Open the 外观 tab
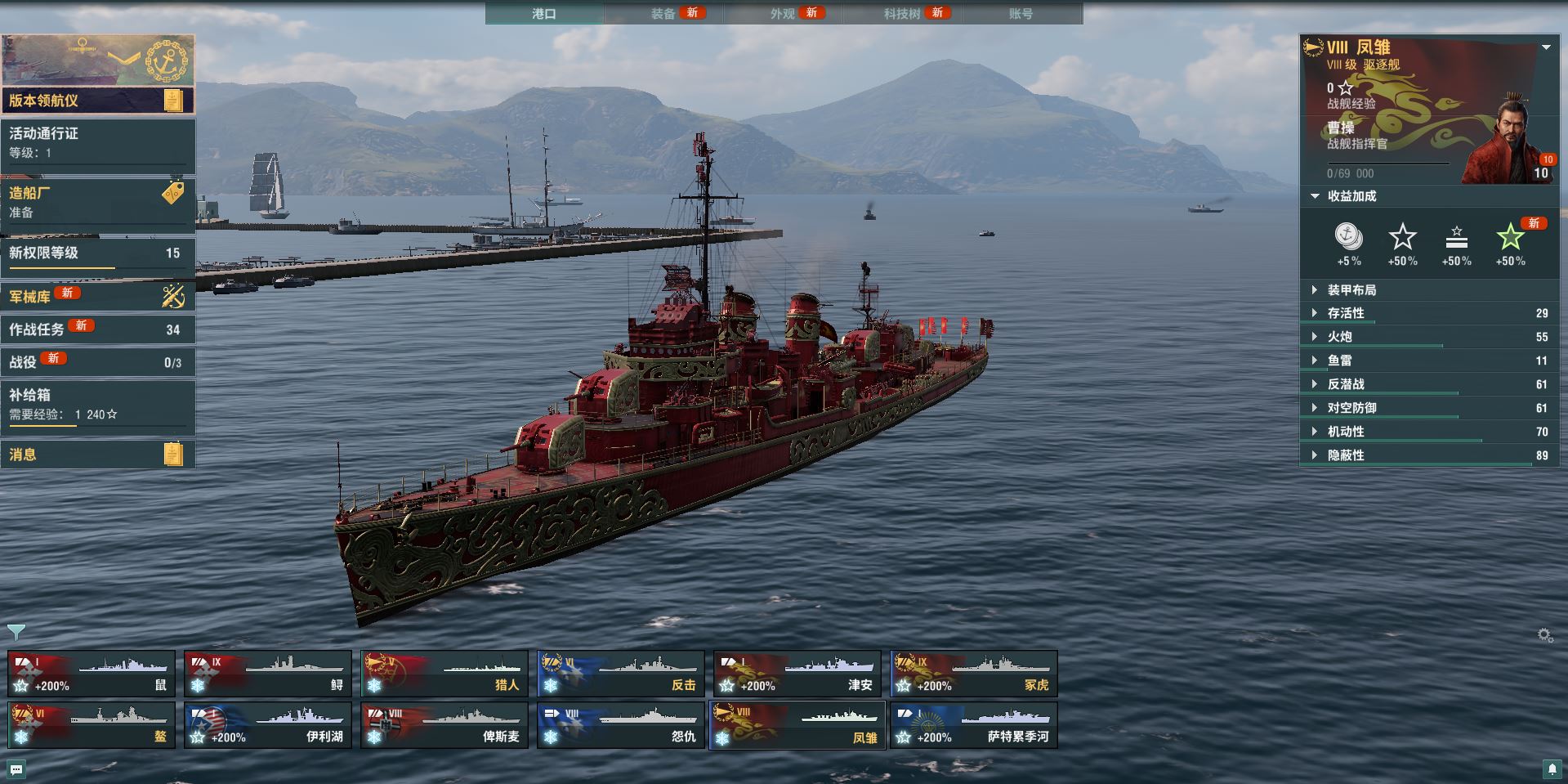This screenshot has width=1568, height=784. click(783, 13)
